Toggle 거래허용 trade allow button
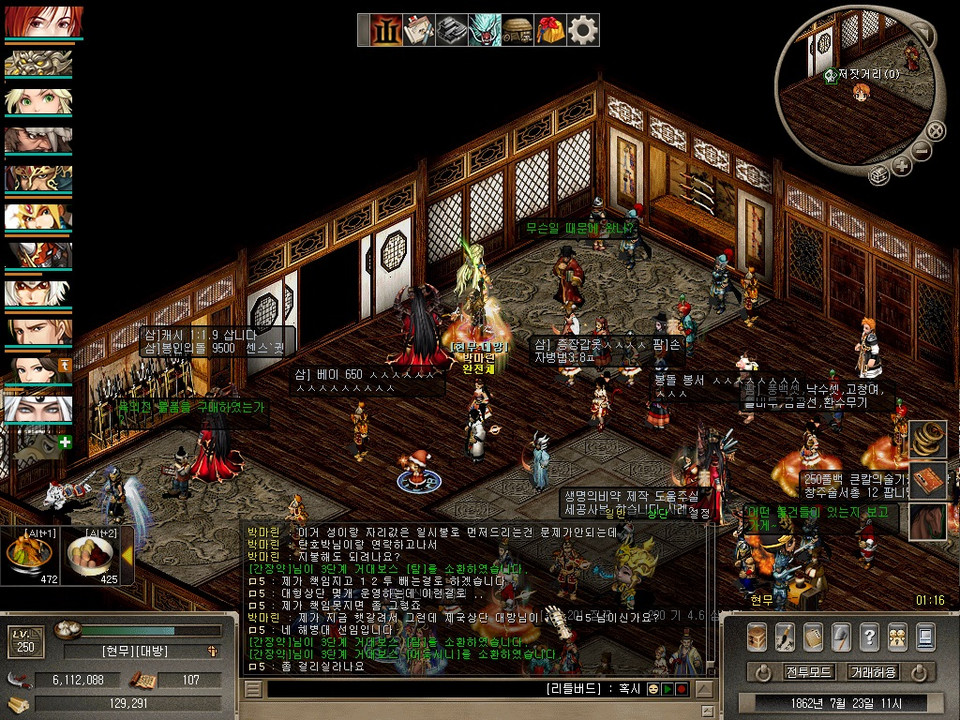Screen dimensions: 960x720 coord(872,672)
